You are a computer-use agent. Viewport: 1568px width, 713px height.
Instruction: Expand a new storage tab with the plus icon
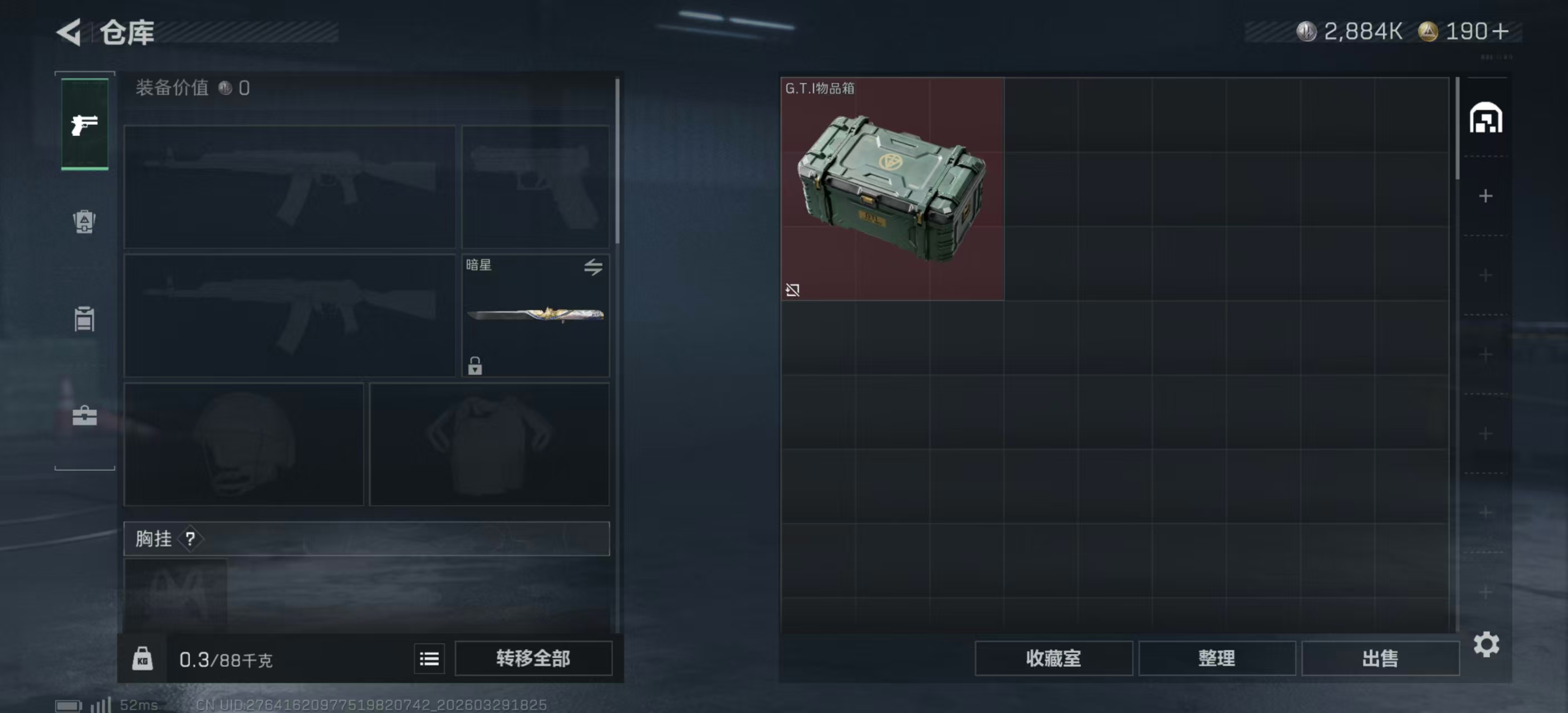(x=1486, y=196)
